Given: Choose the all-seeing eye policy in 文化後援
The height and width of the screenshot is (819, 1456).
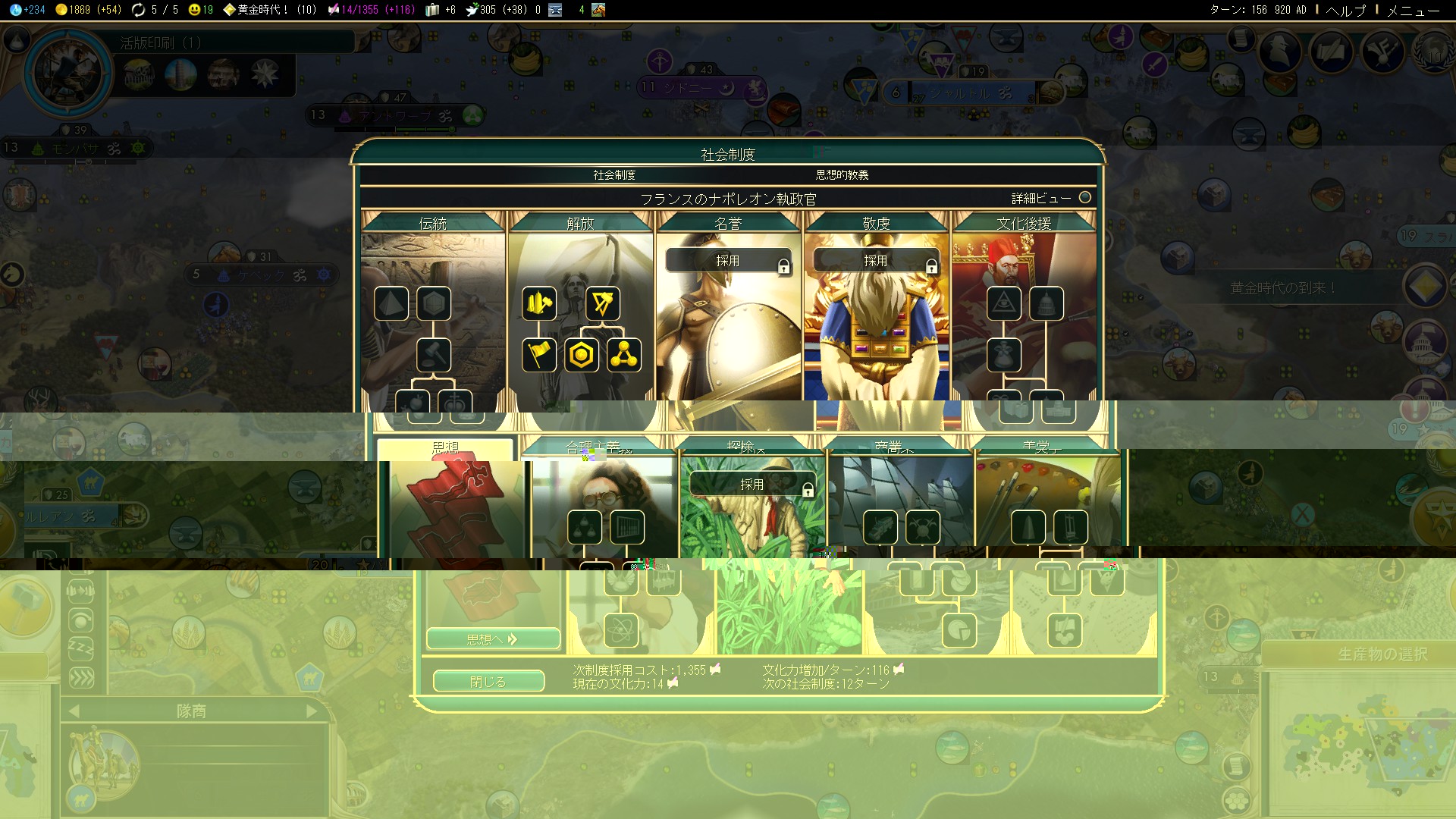Looking at the screenshot, I should pyautogui.click(x=1003, y=304).
